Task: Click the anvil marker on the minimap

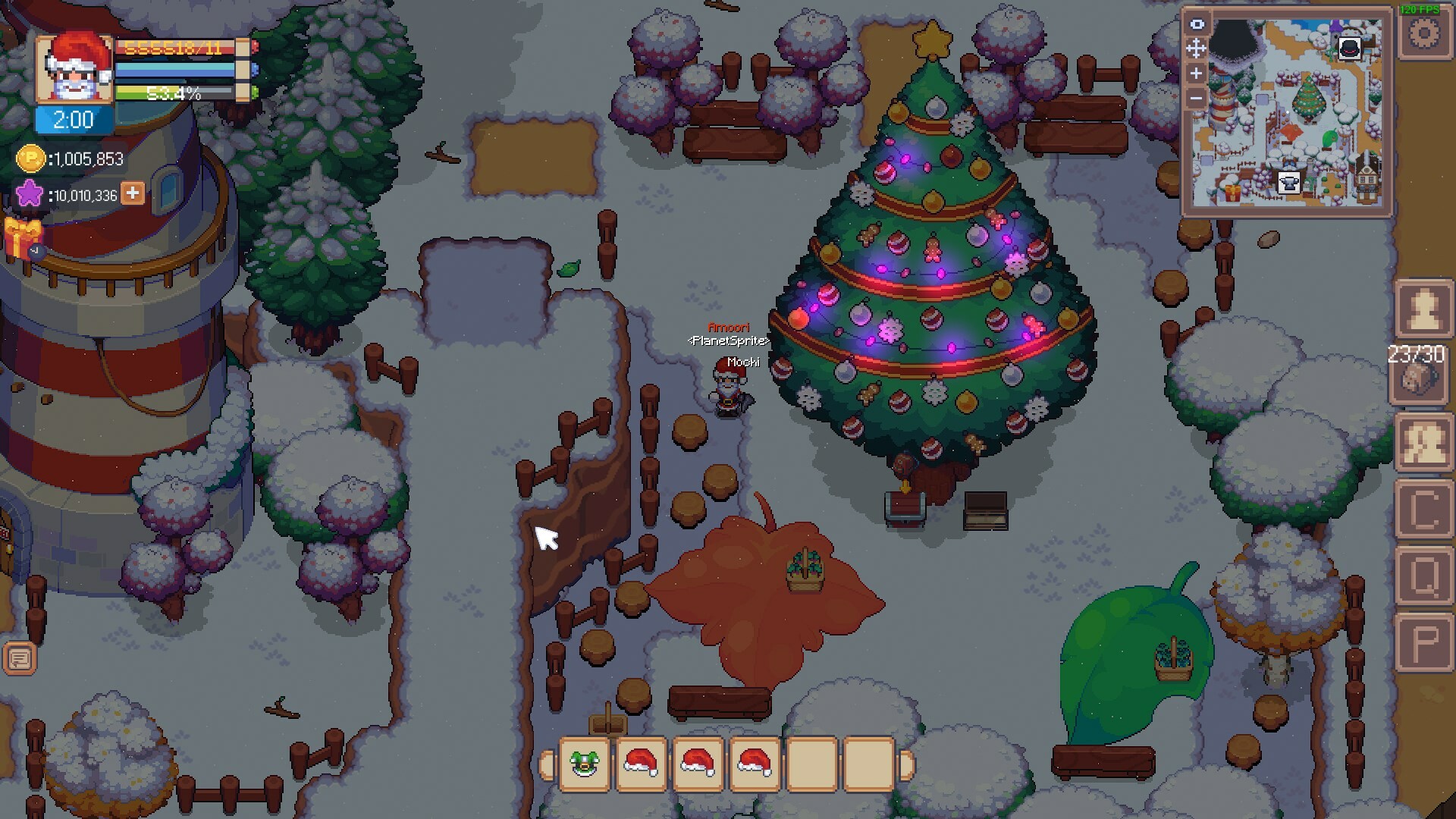Action: (1288, 183)
